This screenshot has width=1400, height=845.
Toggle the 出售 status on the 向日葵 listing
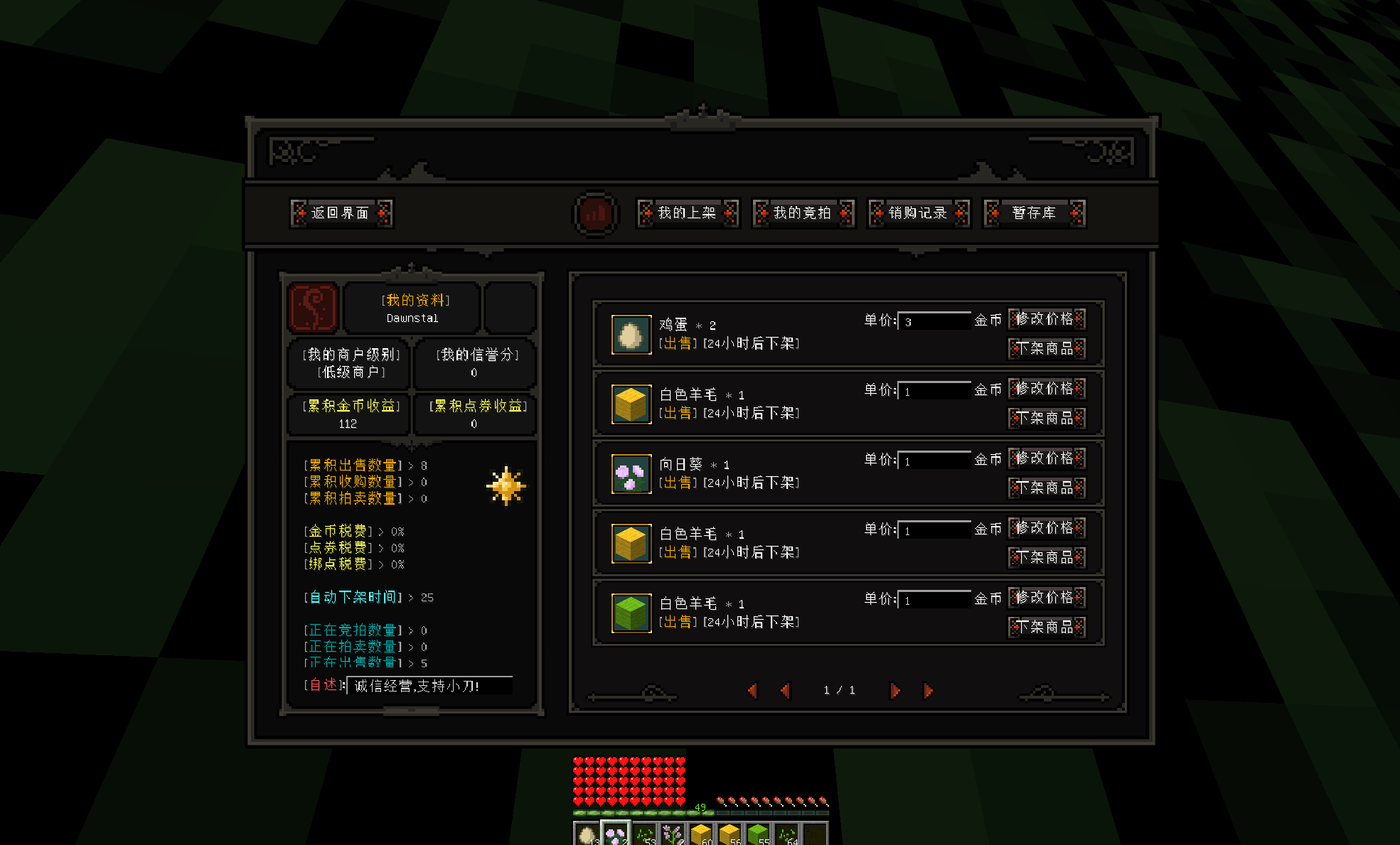click(x=678, y=483)
